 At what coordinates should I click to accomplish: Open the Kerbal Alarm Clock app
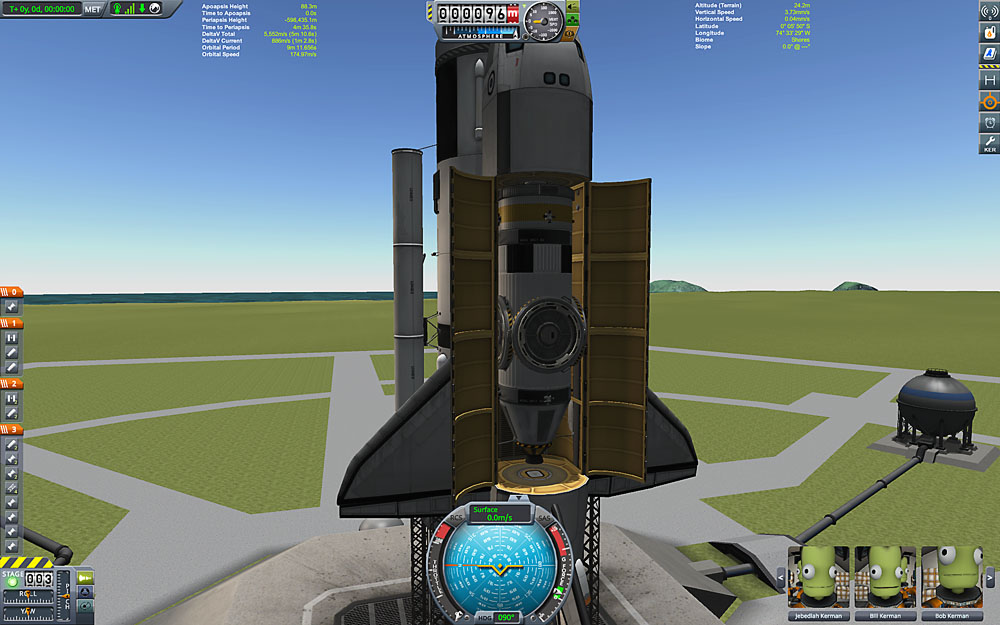(988, 123)
